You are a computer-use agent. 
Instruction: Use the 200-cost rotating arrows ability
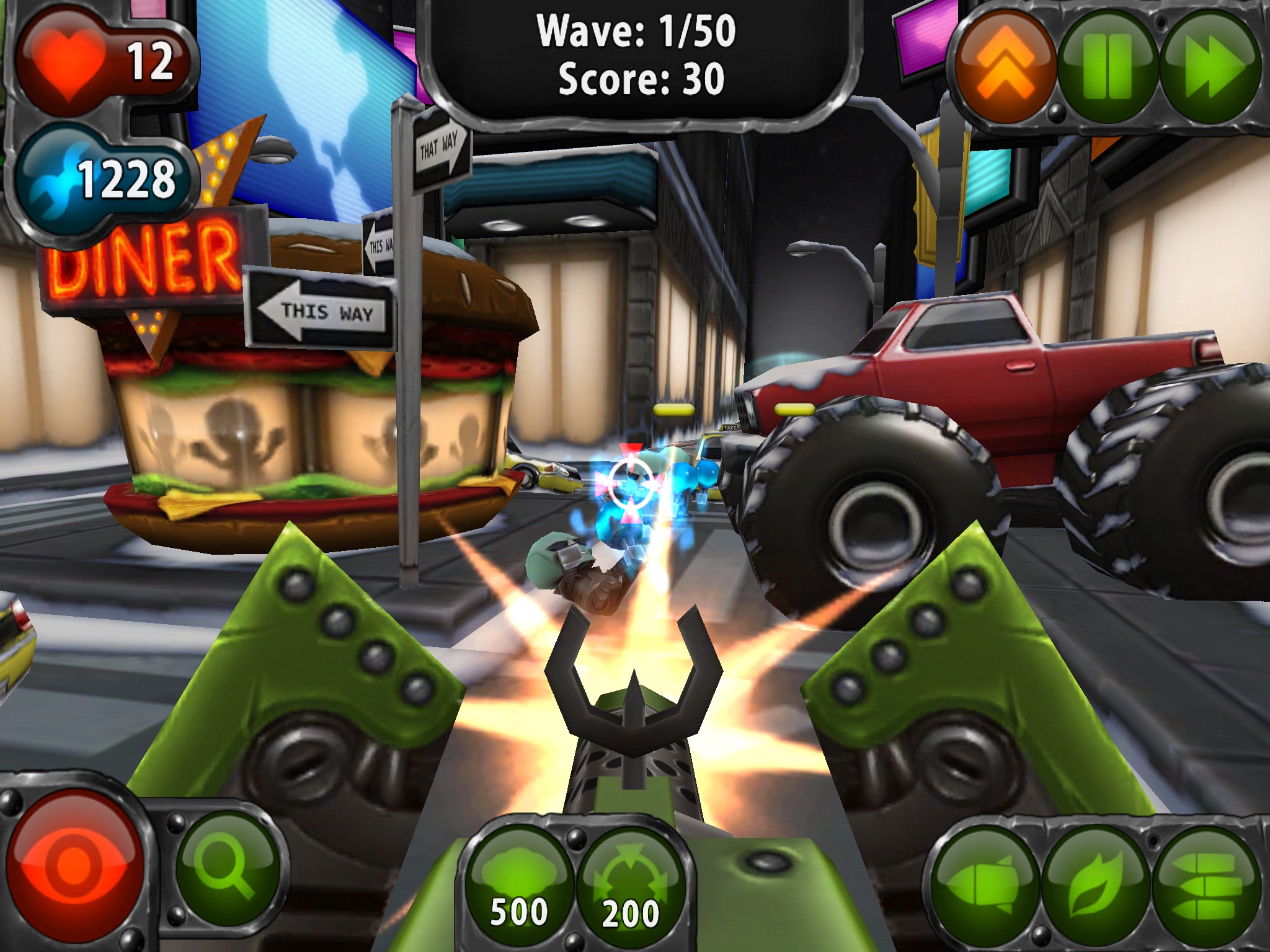[x=631, y=880]
